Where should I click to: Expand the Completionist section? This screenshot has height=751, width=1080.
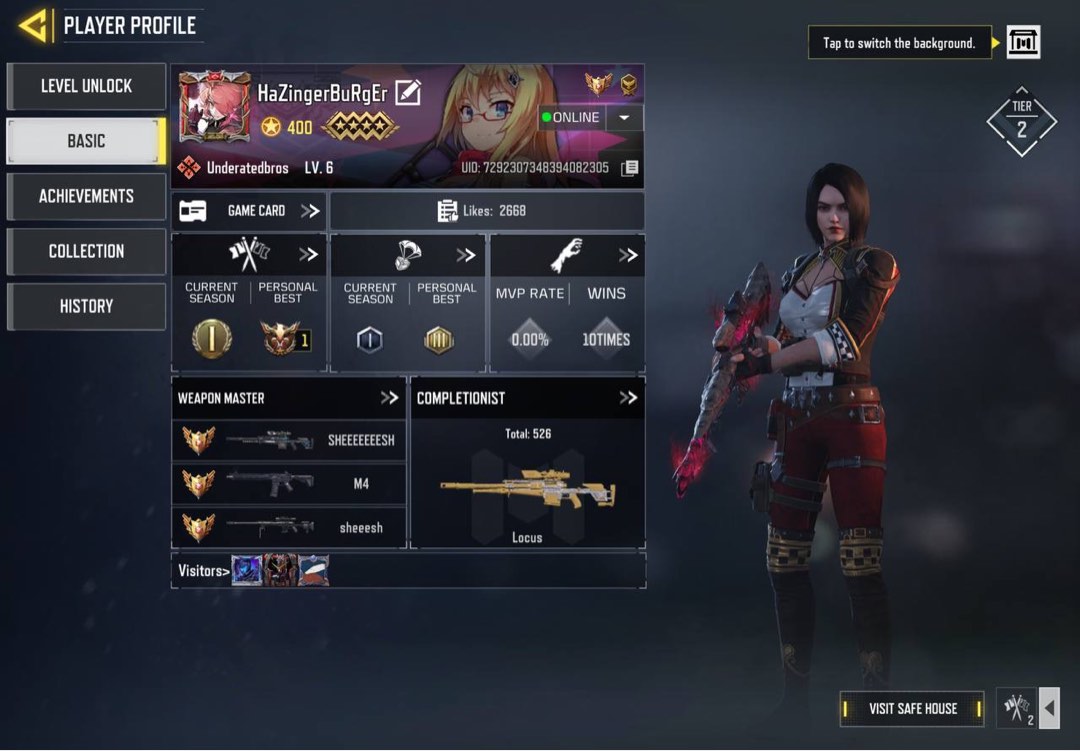tap(628, 398)
